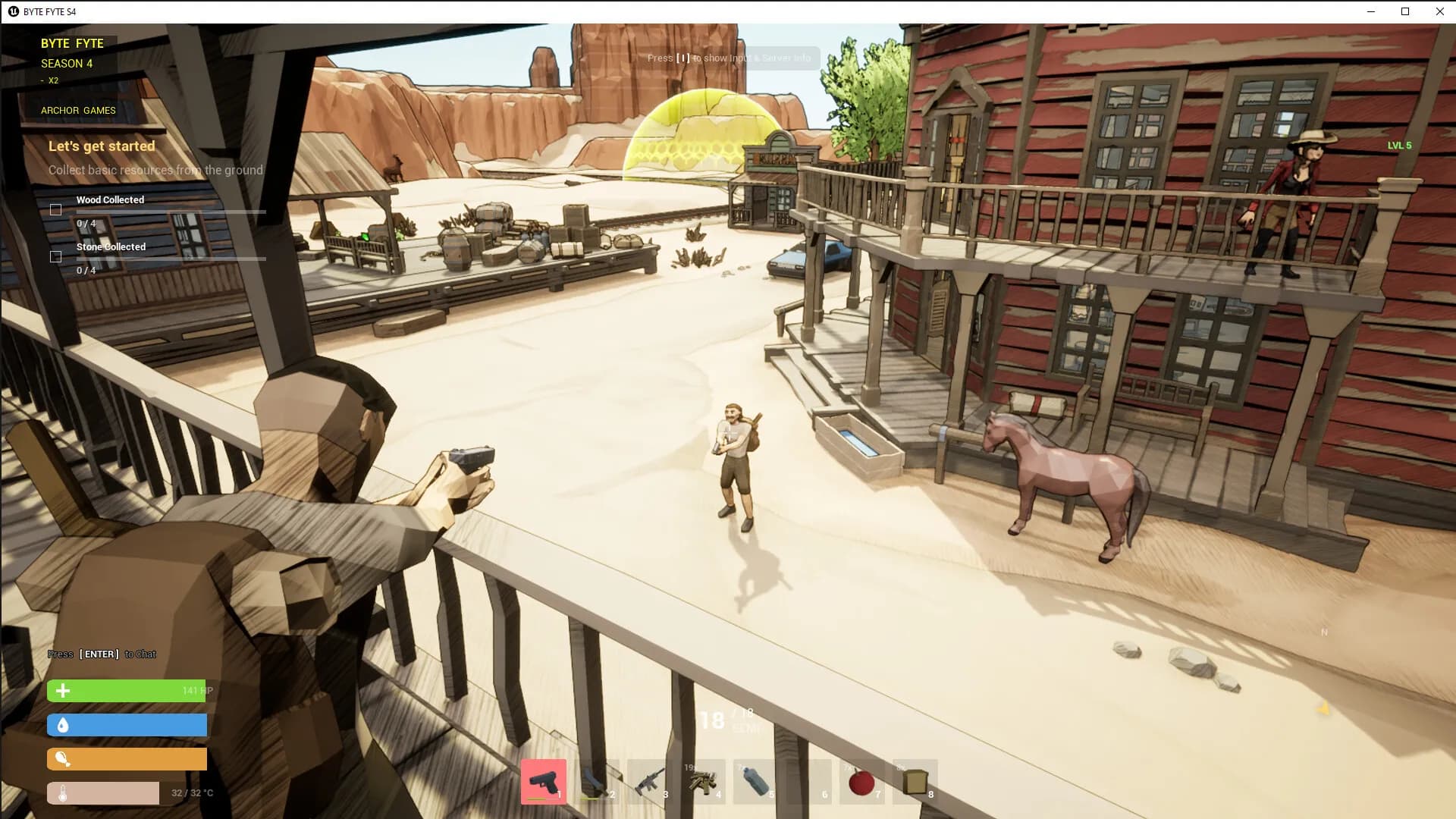Image resolution: width=1456 pixels, height=819 pixels.
Task: Open the Input & Server Info prompt
Action: tap(730, 58)
